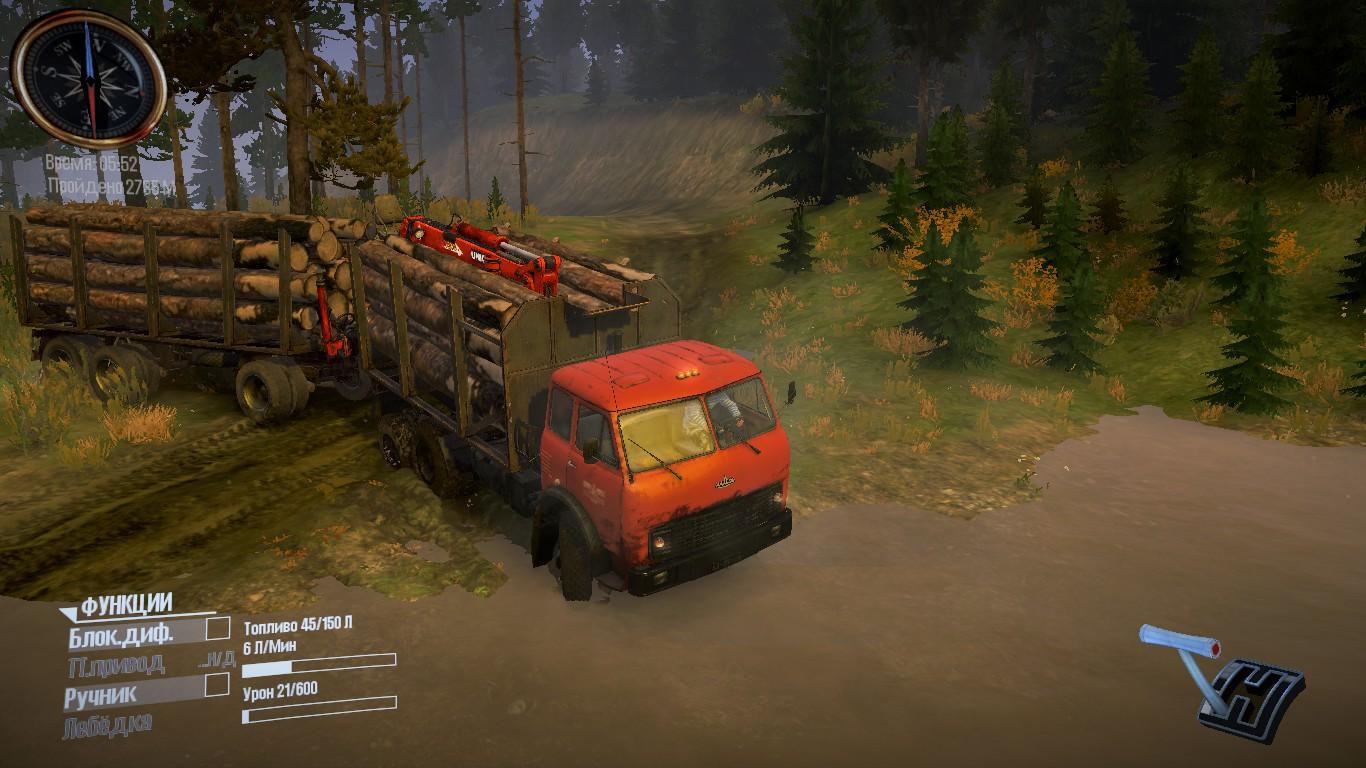Tick the checkbox beside Ручник
The width and height of the screenshot is (1366, 768).
[216, 685]
